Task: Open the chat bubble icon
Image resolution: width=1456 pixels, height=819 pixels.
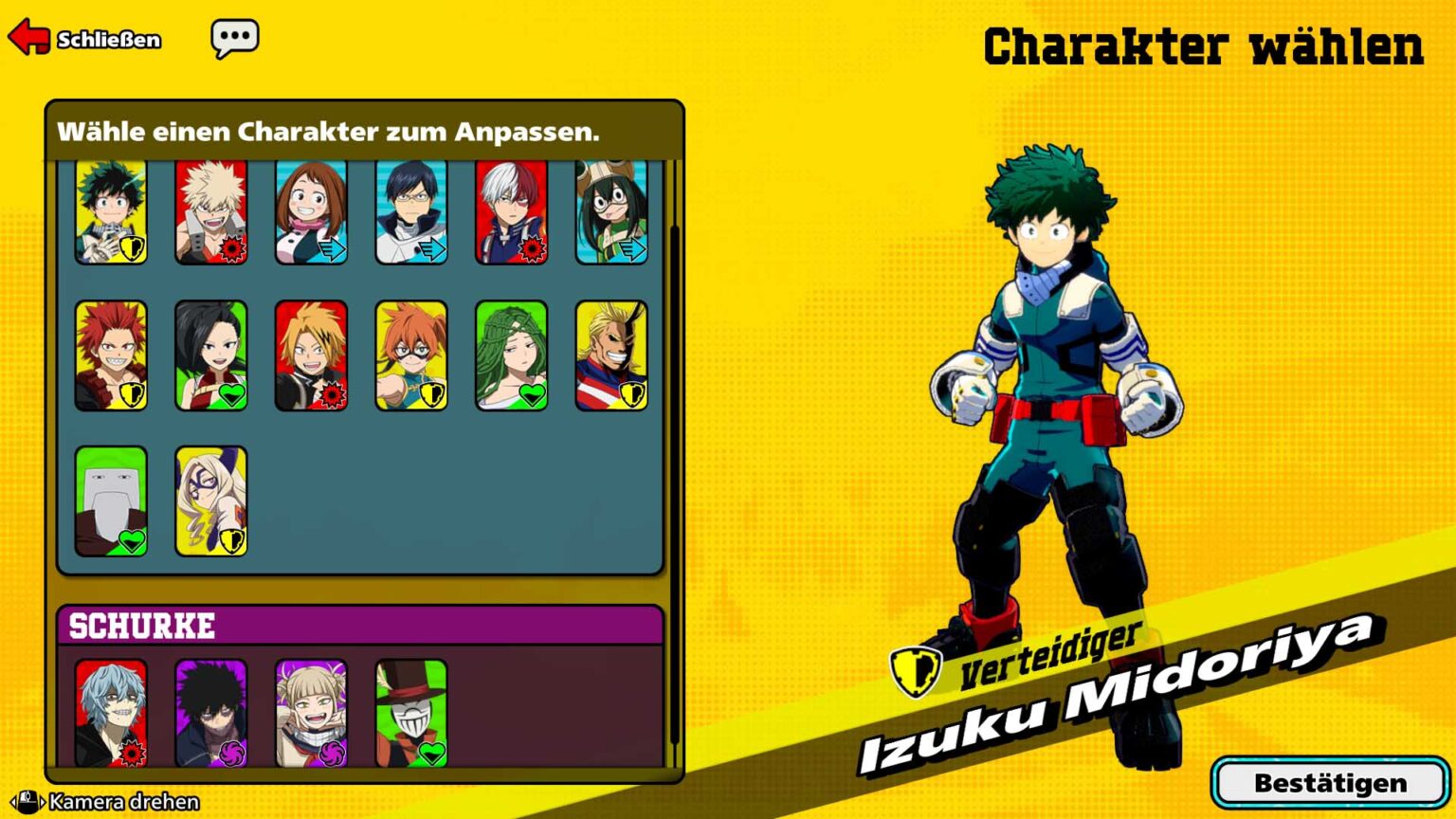Action: pyautogui.click(x=235, y=38)
